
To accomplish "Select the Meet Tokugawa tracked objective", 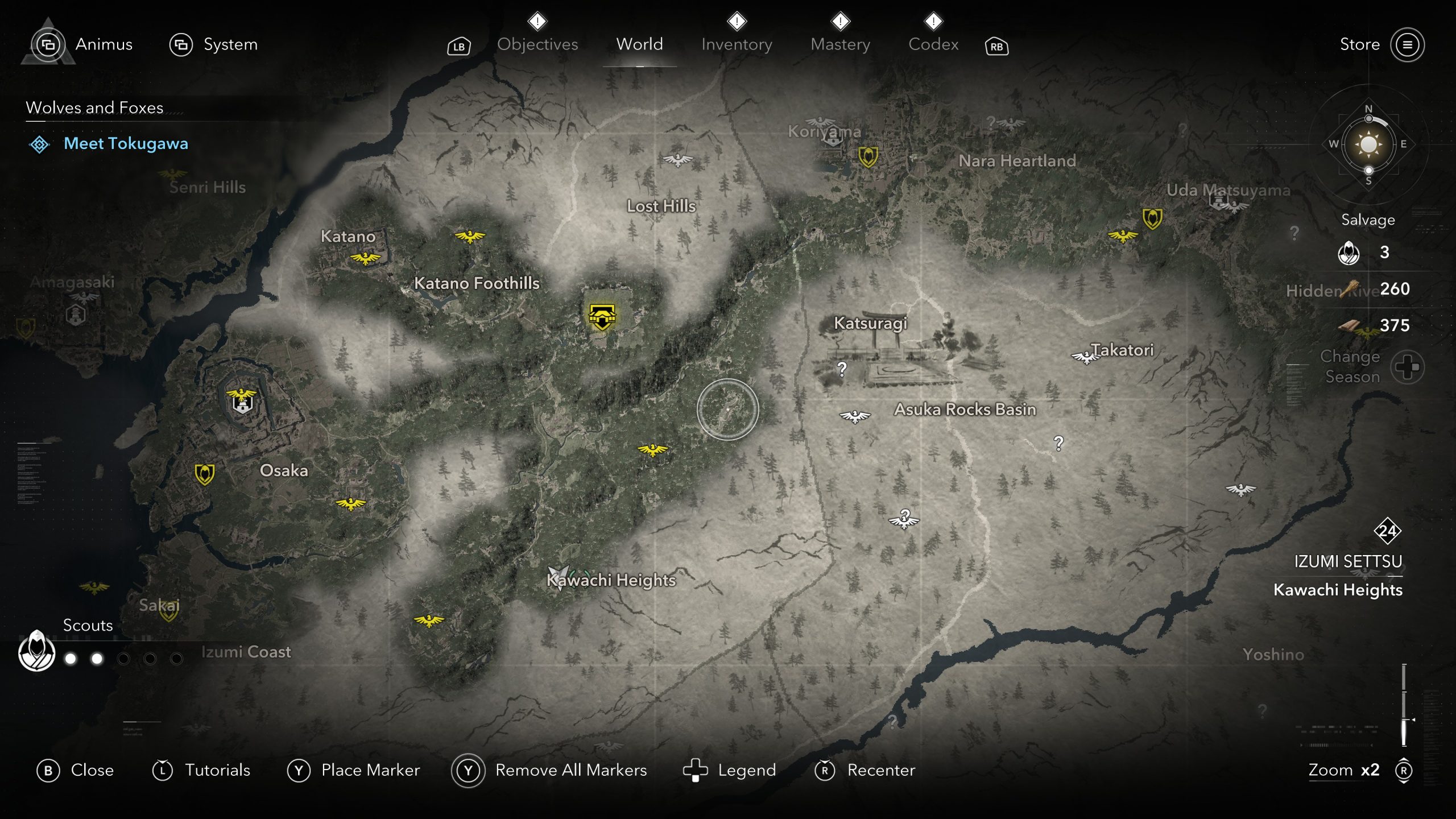I will pos(125,143).
